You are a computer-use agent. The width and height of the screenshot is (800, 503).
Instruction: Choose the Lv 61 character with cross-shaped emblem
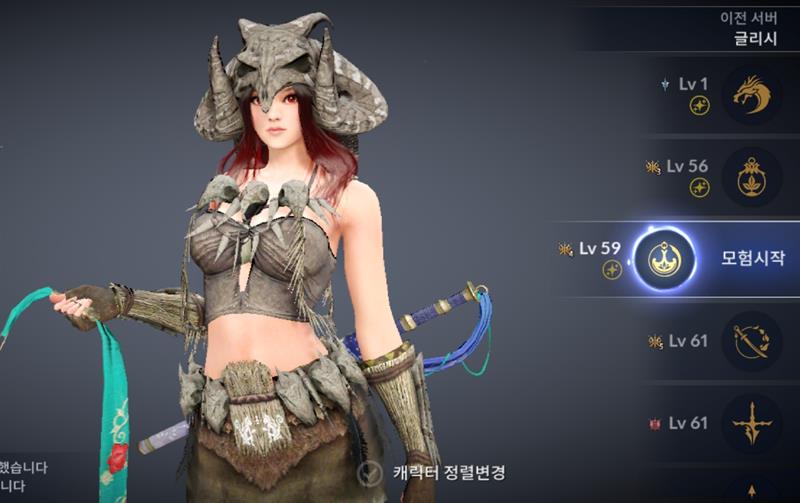[x=751, y=423]
